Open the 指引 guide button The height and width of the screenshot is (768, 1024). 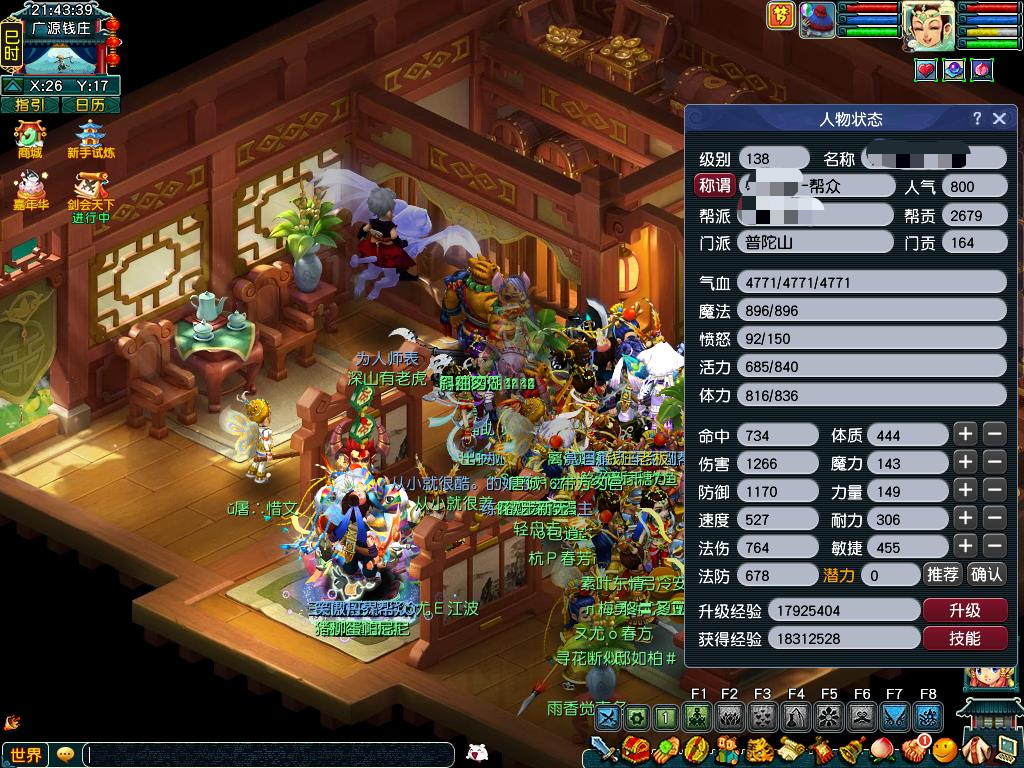[x=29, y=104]
